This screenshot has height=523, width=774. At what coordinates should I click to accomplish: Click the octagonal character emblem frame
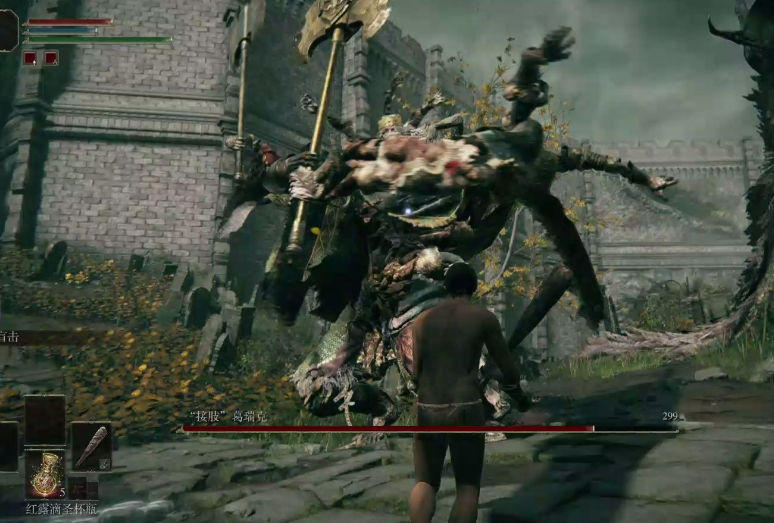9,29
